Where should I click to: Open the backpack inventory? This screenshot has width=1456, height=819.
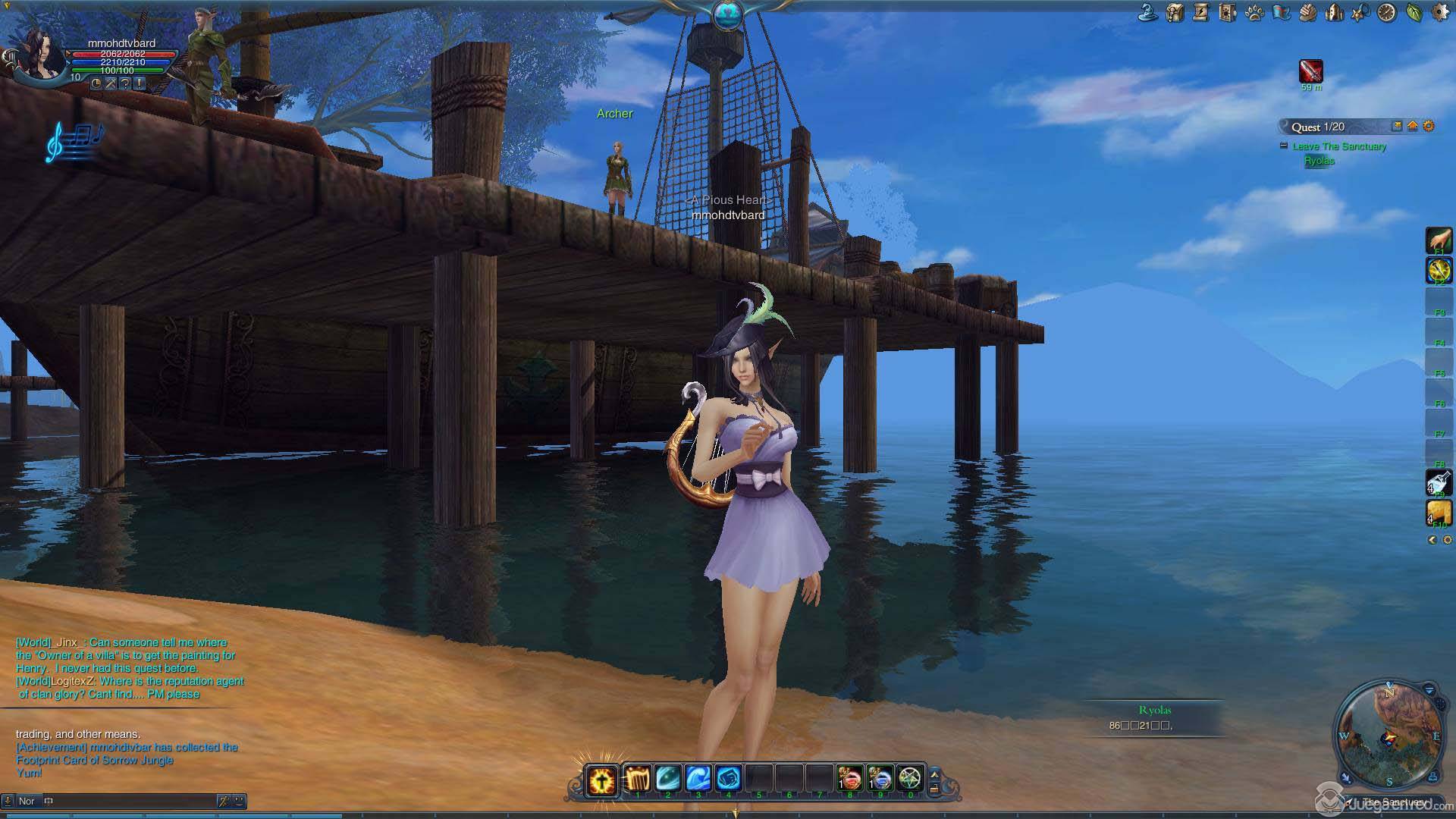[1175, 12]
